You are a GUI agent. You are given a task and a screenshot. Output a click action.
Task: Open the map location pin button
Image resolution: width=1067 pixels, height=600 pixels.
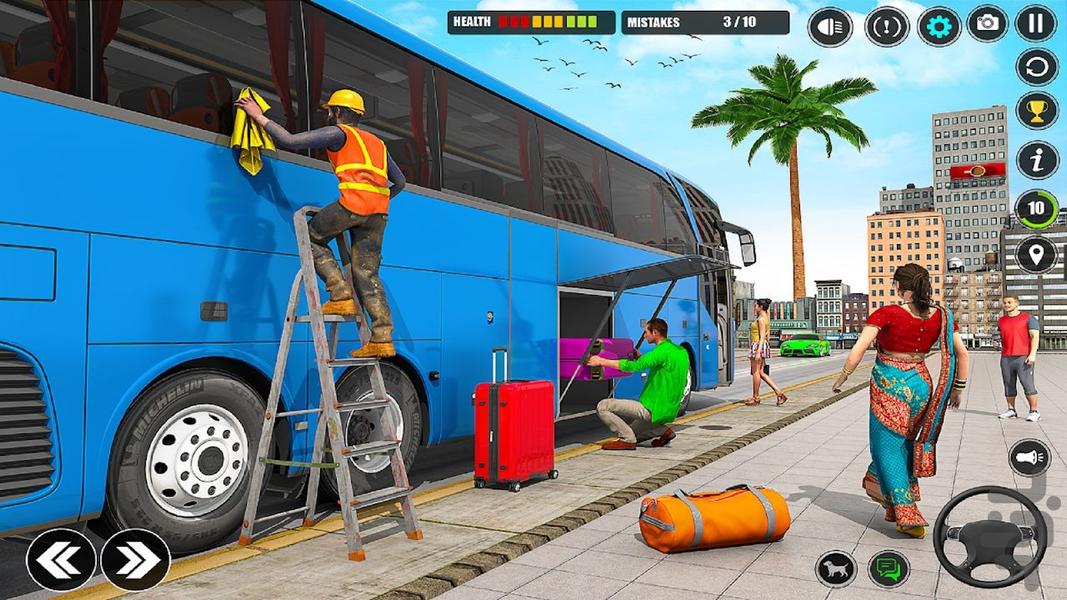click(1037, 254)
